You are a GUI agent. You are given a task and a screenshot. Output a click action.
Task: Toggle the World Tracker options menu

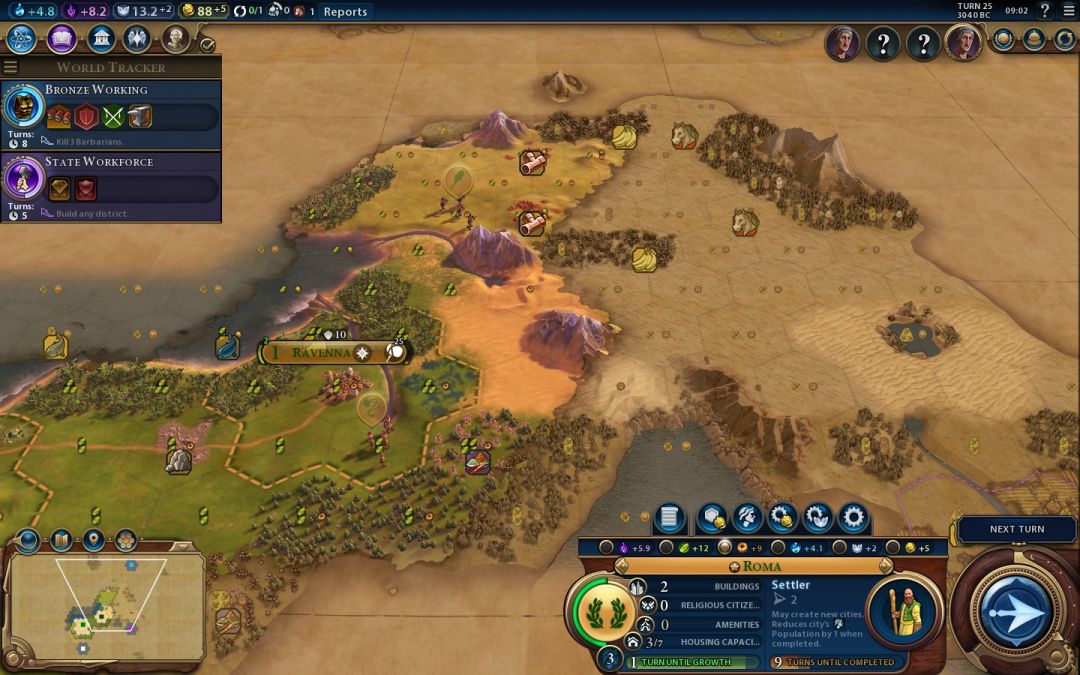11,67
